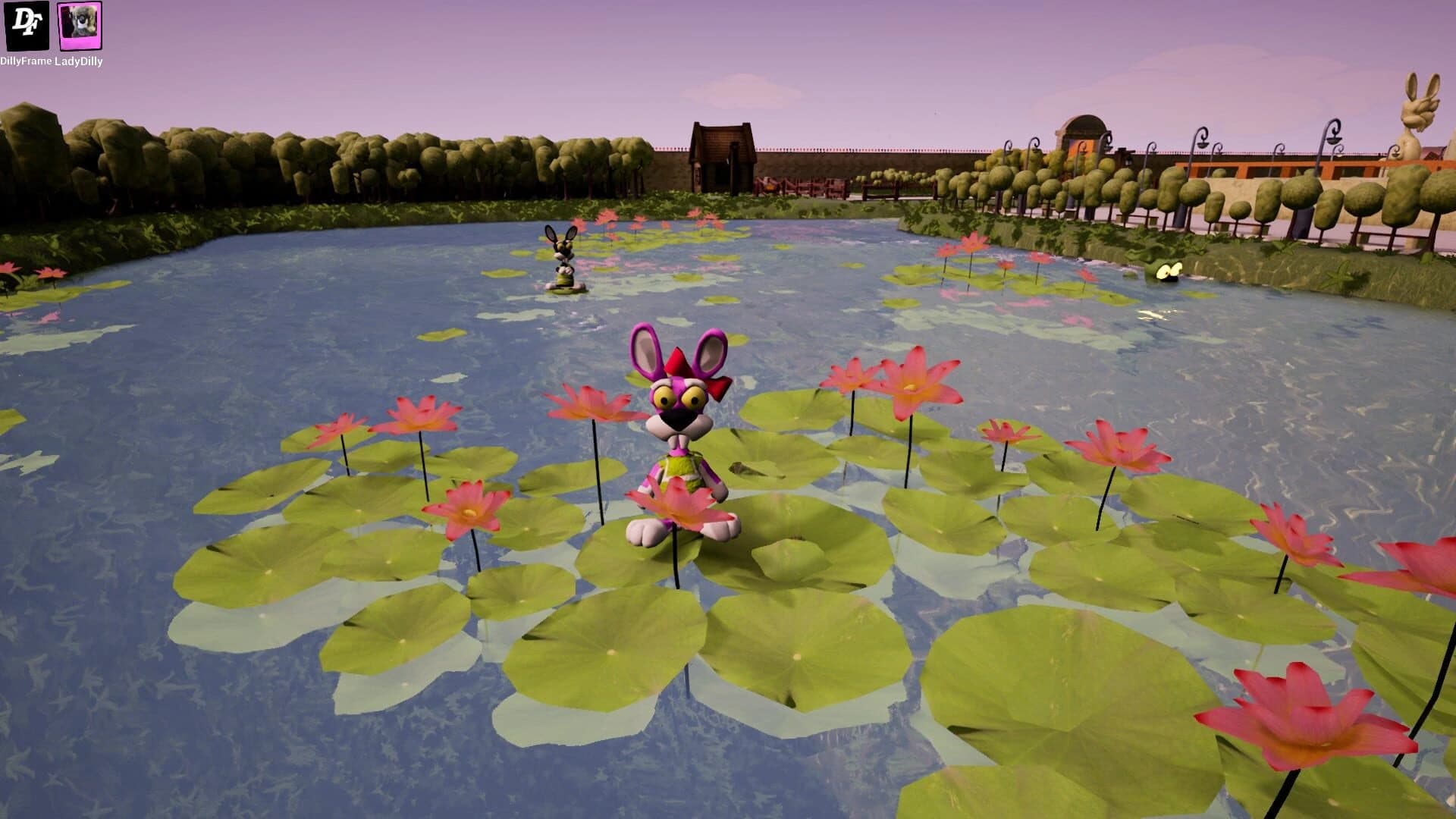Screen dimensions: 1456x819
Task: Click the frog eyes peeking from the water
Action: 1168,269
